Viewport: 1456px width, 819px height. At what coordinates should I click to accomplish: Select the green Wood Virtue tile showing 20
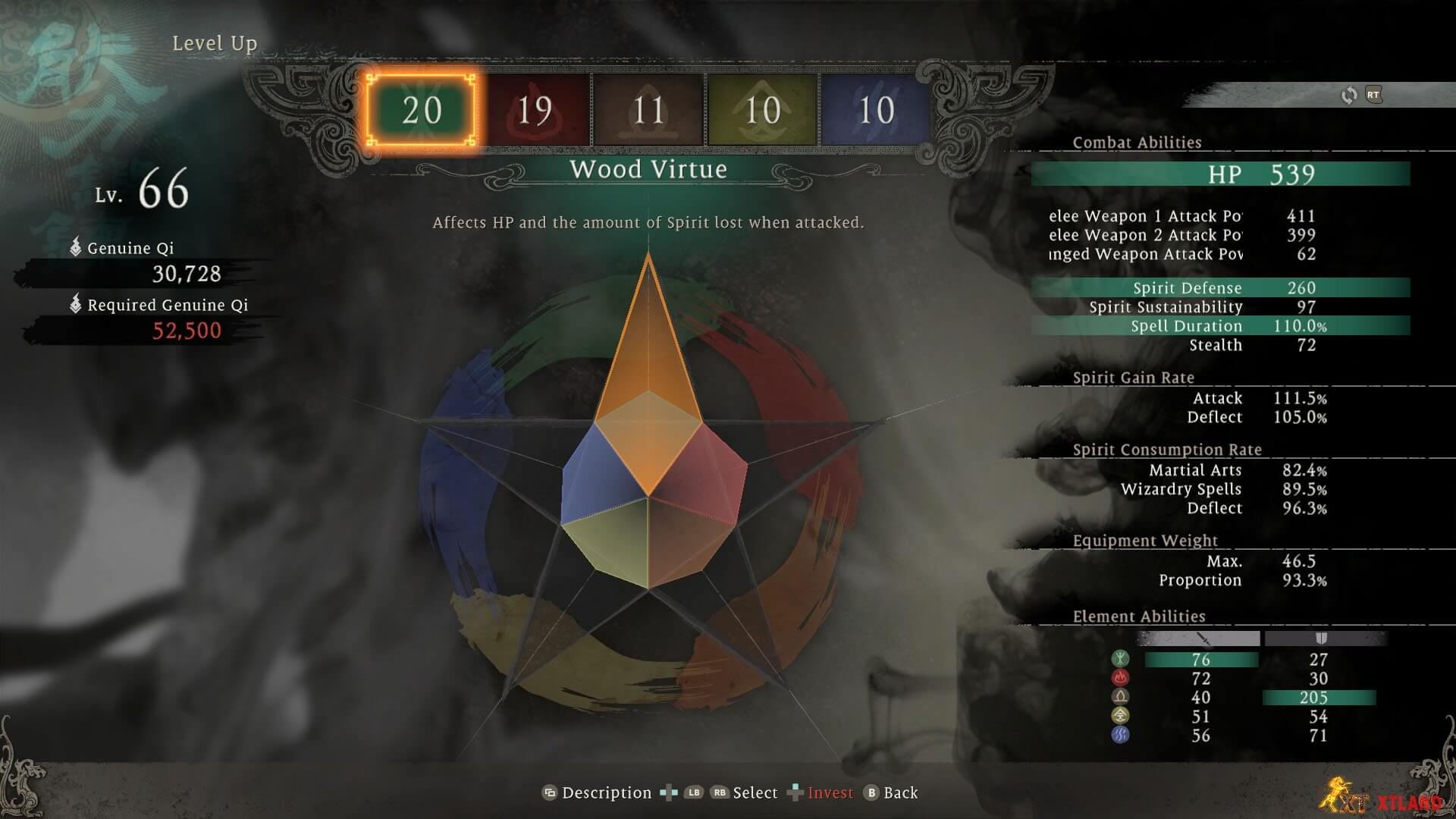point(422,111)
